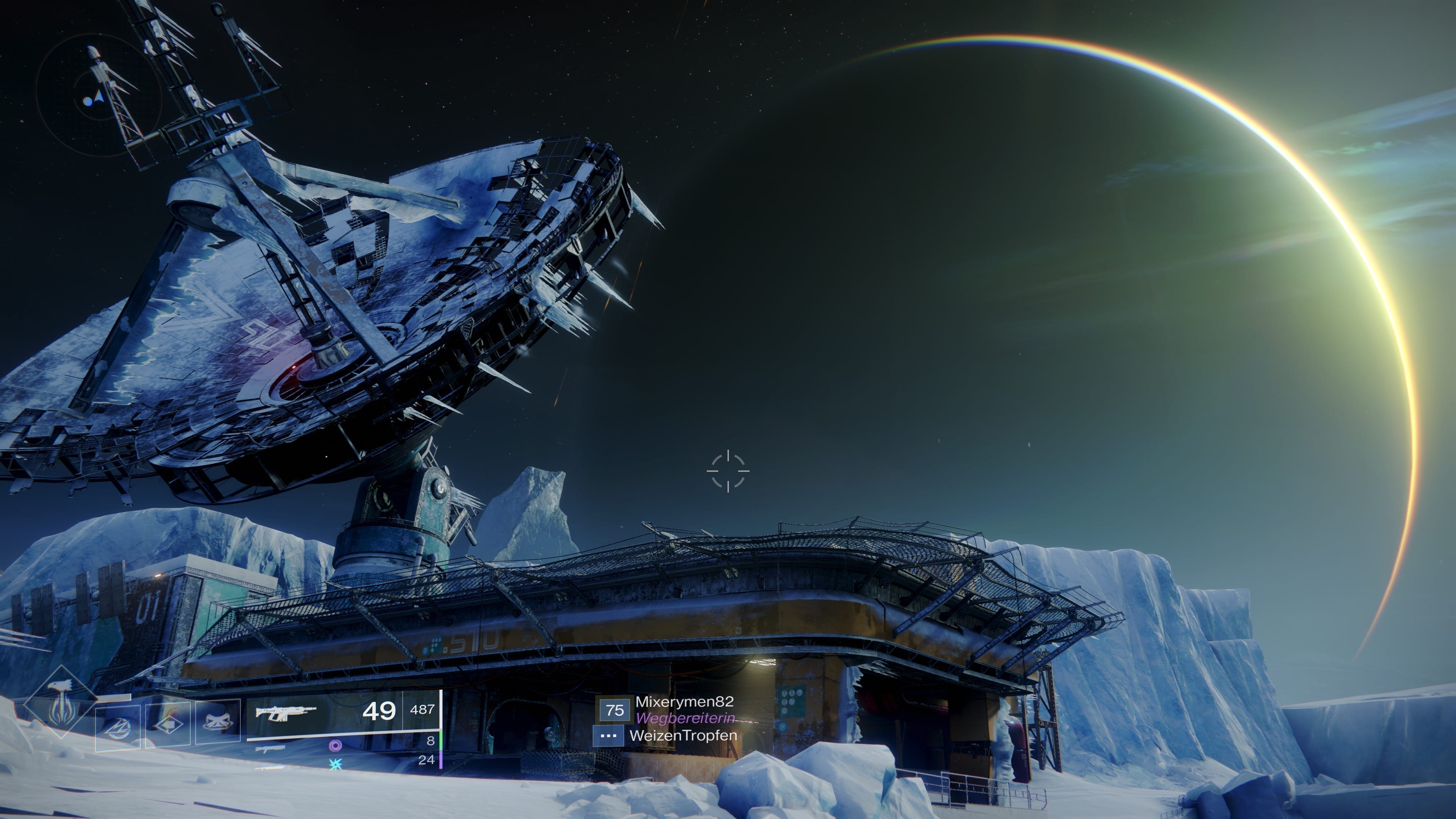Image resolution: width=1456 pixels, height=819 pixels.
Task: Select the grenade ability icon
Action: (118, 728)
